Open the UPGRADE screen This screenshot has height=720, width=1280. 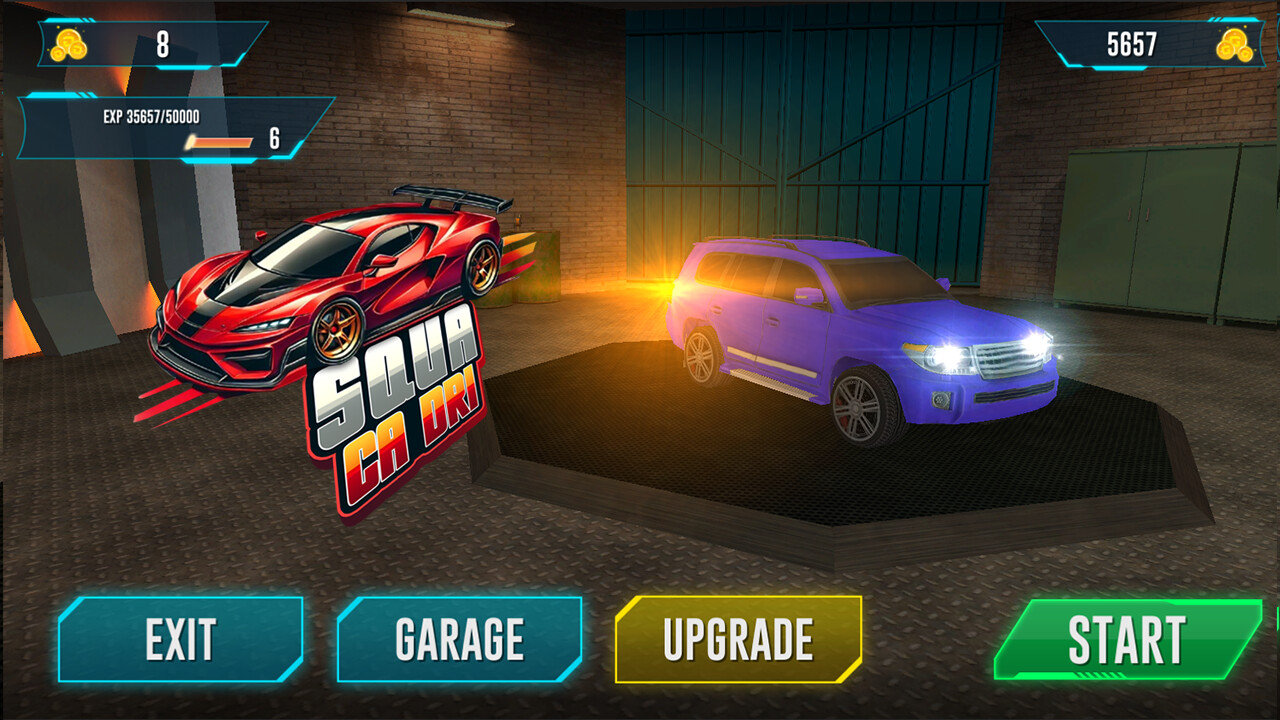pos(740,636)
